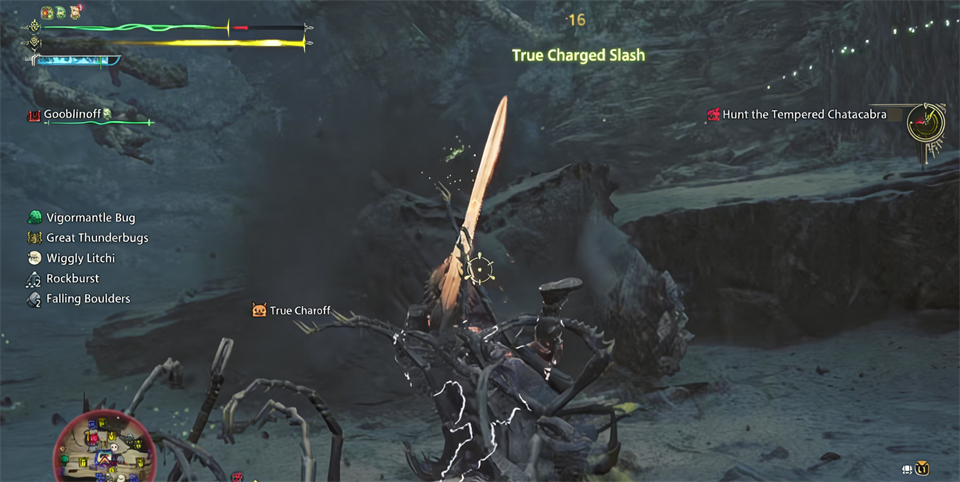The image size is (960, 482).
Task: Select Vigormantle Bug in the nearby items list
Action: [x=90, y=218]
